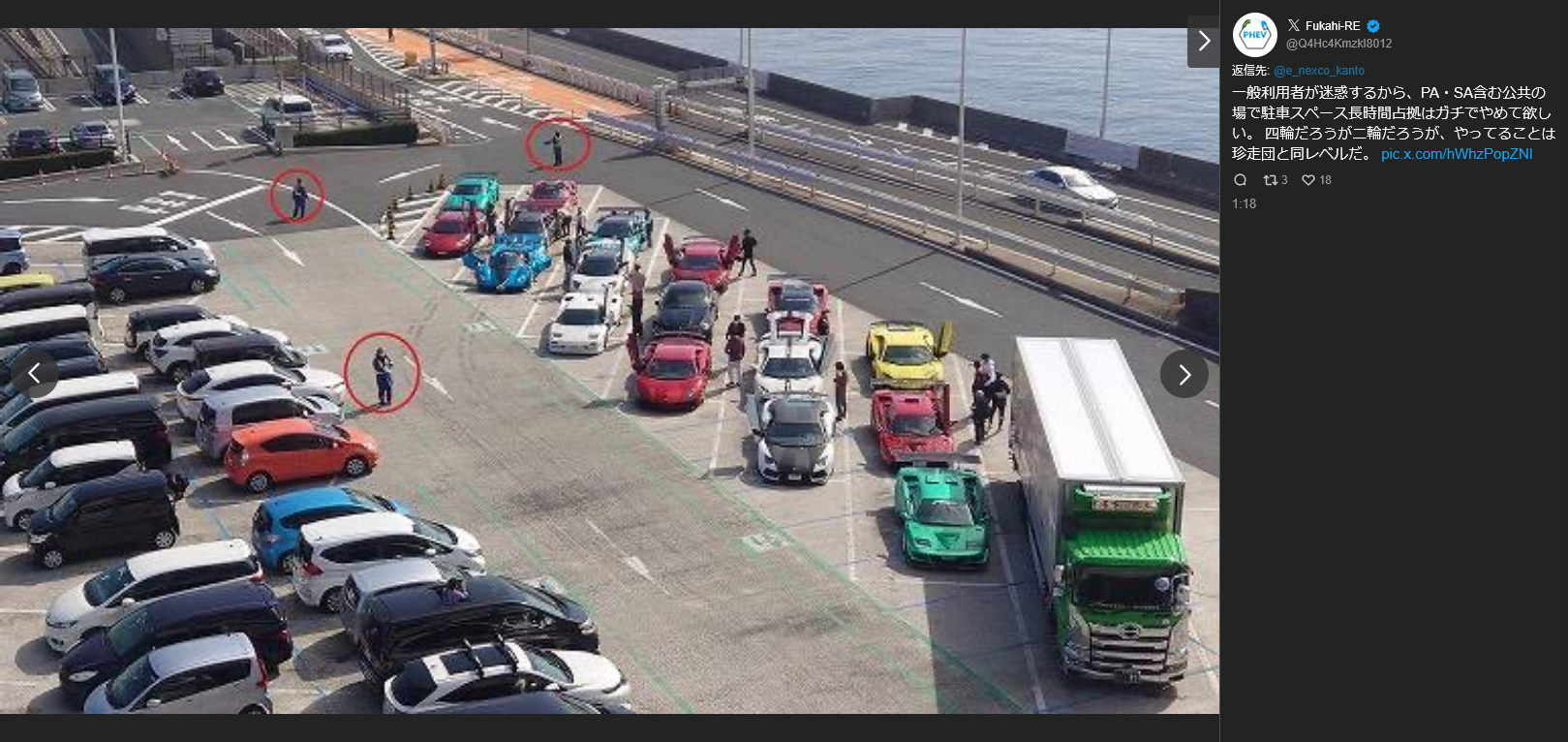
Task: Open the @e_nexco_kanto reply-to link
Action: (1318, 71)
